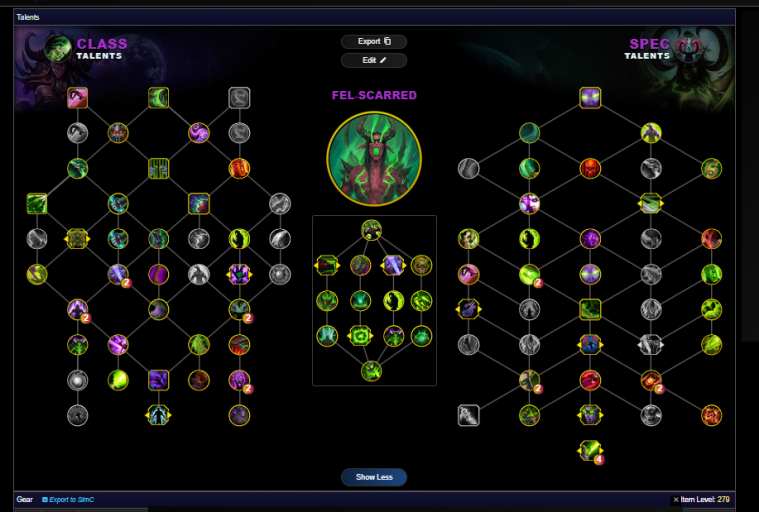Choose the bottom node of the Fel-Scarred tree
This screenshot has height=512, width=759.
tap(372, 371)
